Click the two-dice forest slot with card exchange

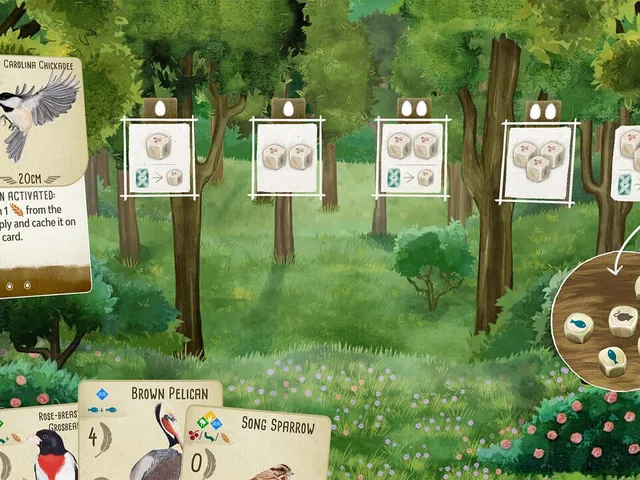(x=413, y=158)
